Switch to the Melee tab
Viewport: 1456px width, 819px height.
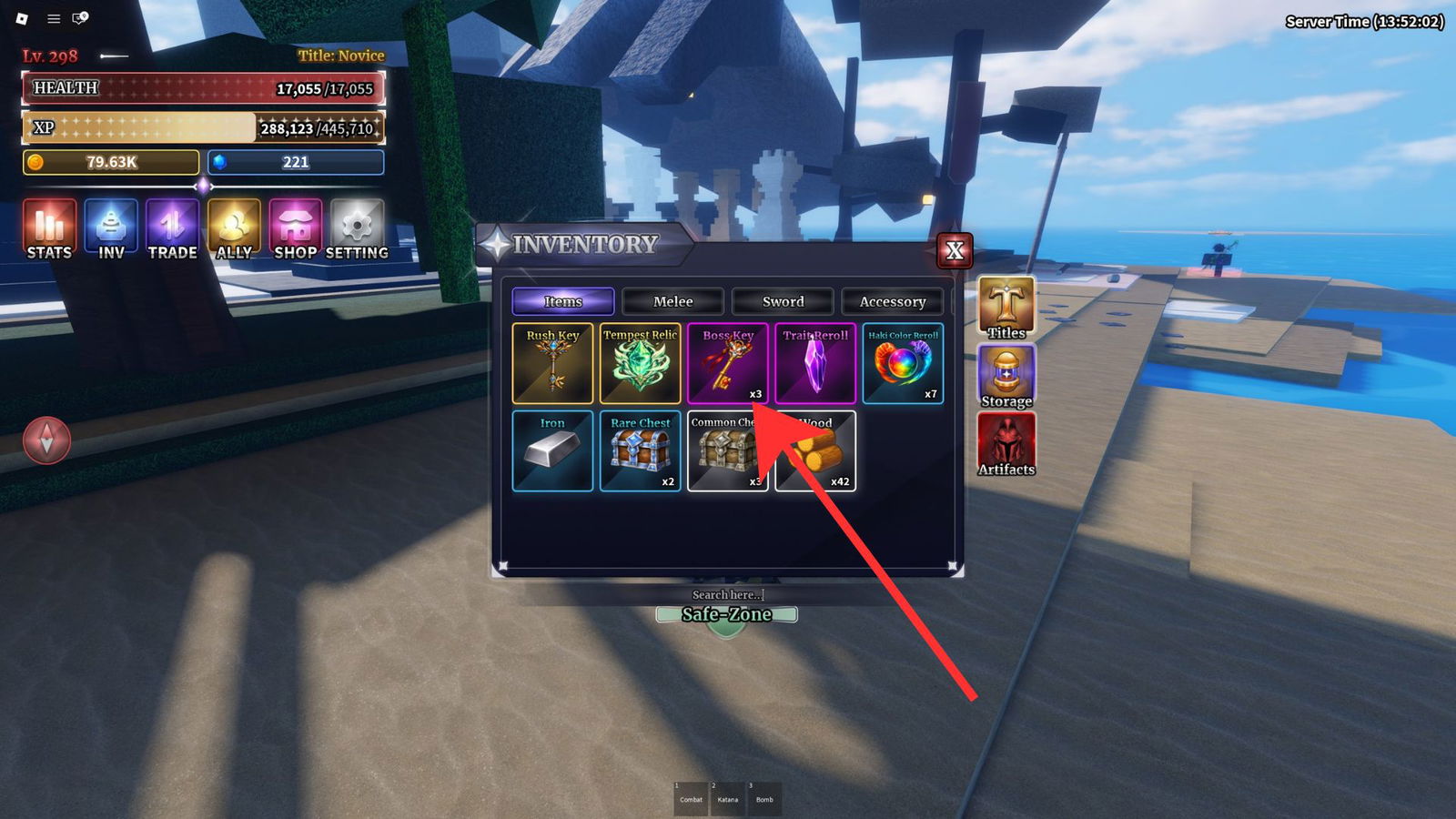tap(671, 301)
